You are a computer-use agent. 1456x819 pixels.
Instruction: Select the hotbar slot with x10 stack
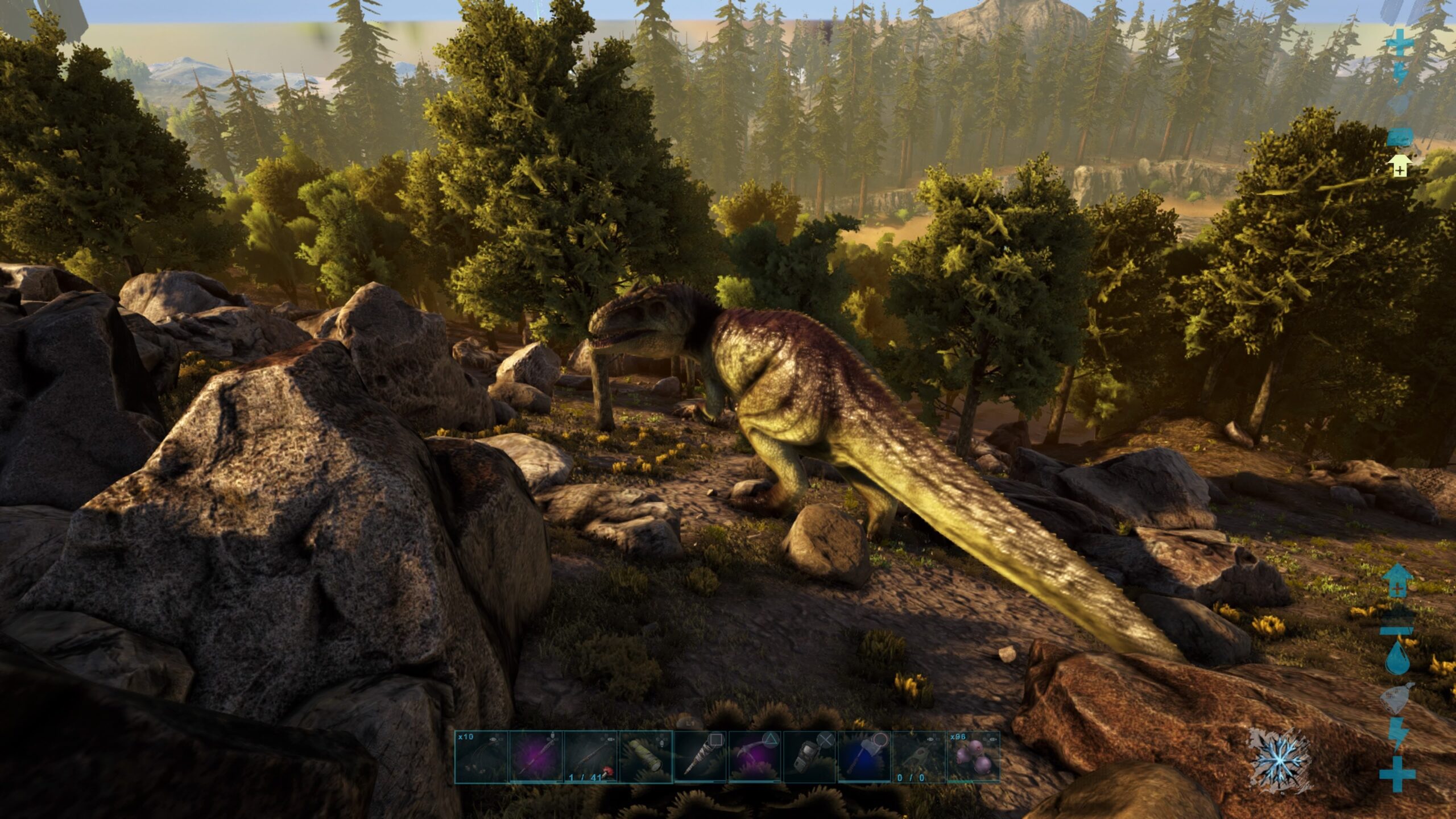(x=481, y=757)
